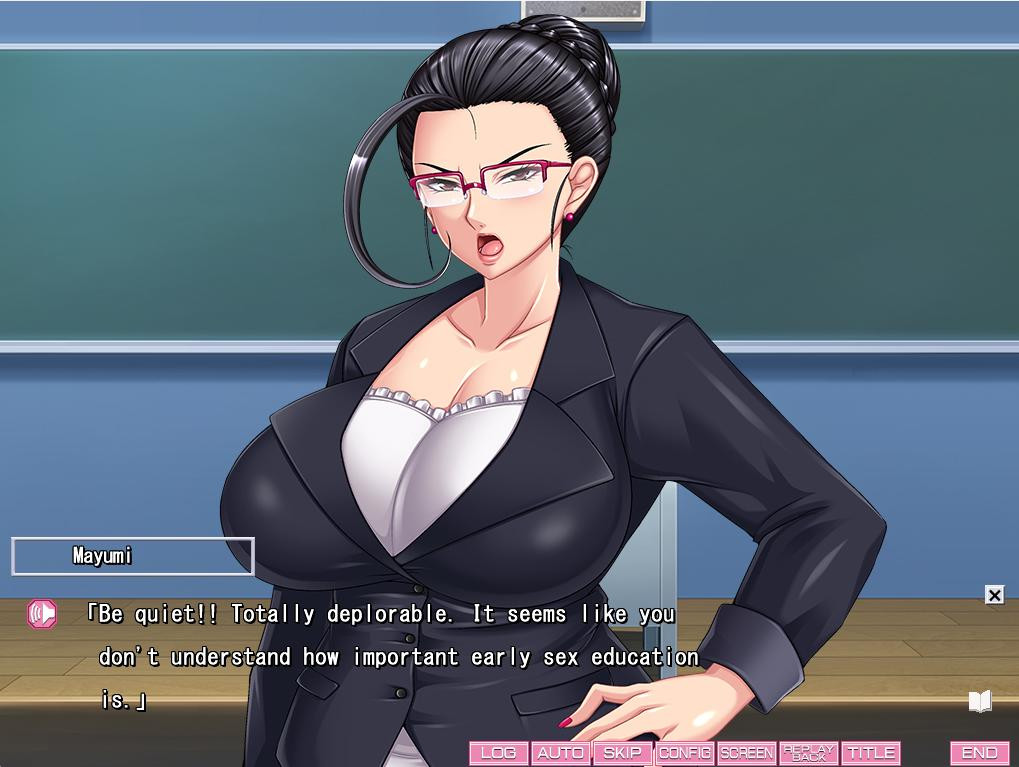
Task: Replay Mayumi's voice line speaker icon
Action: [42, 613]
